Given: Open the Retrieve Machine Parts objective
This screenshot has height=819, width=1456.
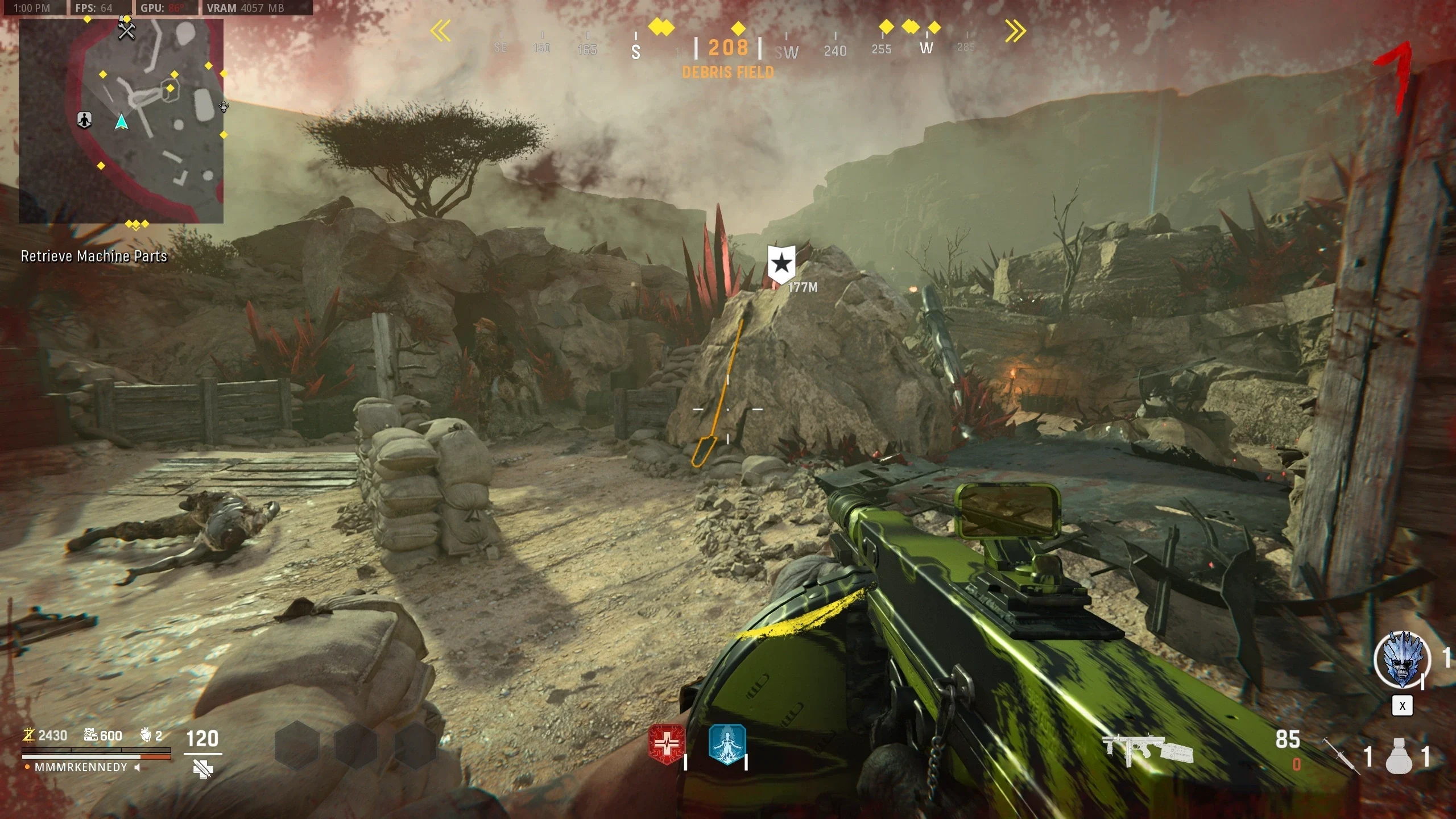Looking at the screenshot, I should [x=94, y=257].
